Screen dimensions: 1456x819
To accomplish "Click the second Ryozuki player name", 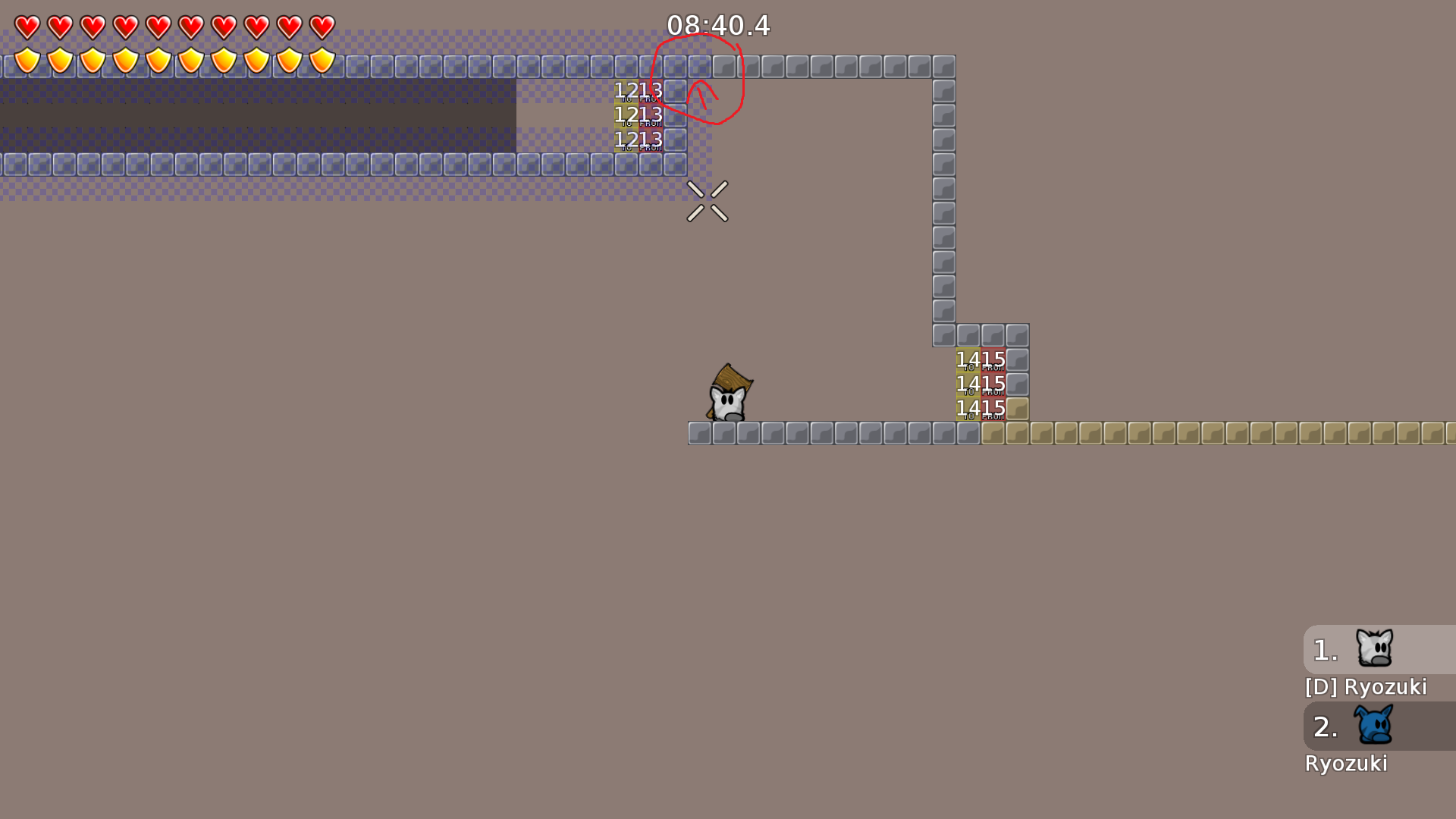I will point(1347,764).
